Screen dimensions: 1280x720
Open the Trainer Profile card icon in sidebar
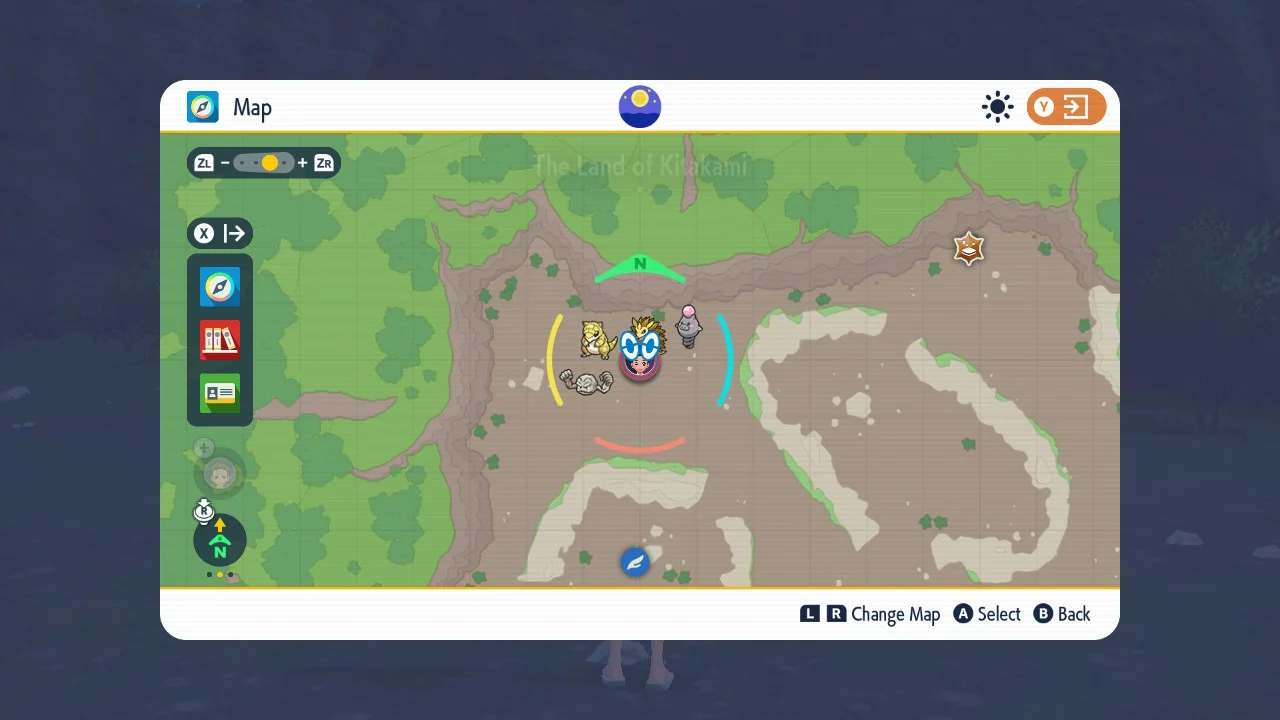pyautogui.click(x=219, y=394)
